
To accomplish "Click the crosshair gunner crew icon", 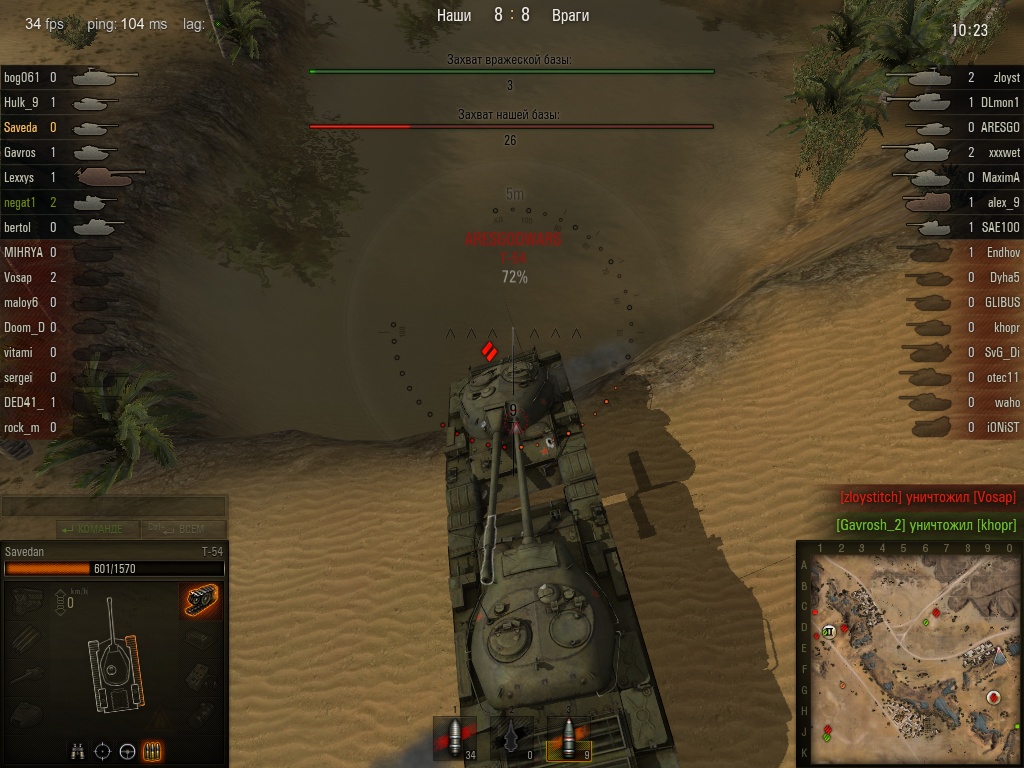I will [x=102, y=751].
